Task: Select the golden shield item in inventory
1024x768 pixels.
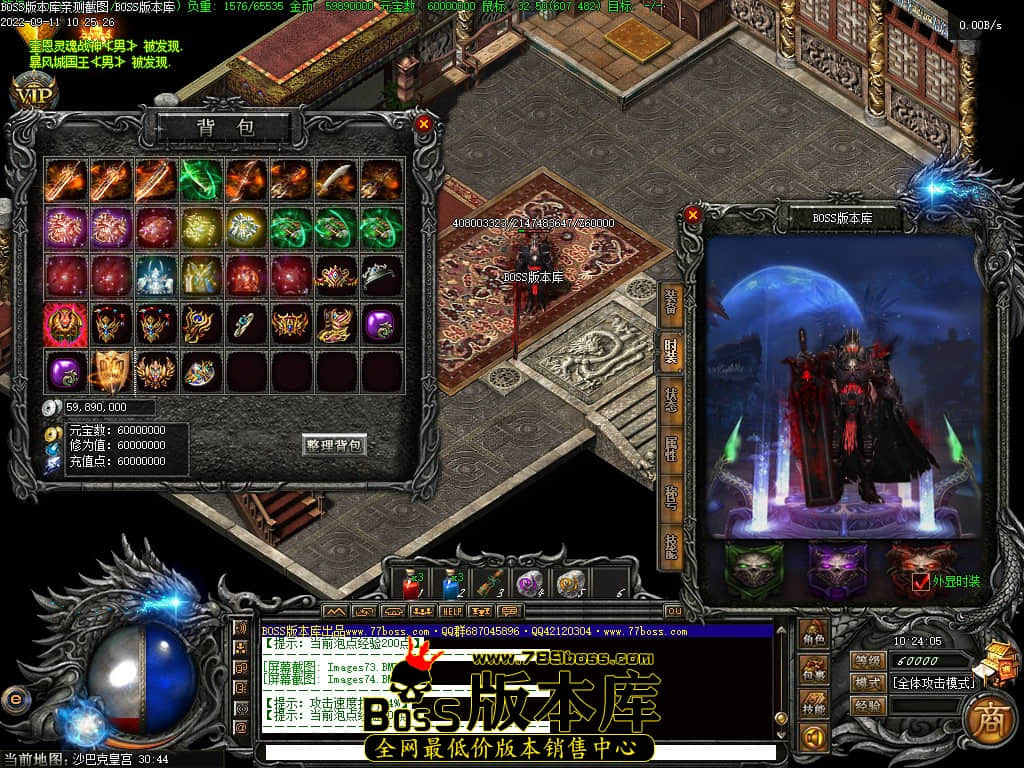Action: pos(111,371)
